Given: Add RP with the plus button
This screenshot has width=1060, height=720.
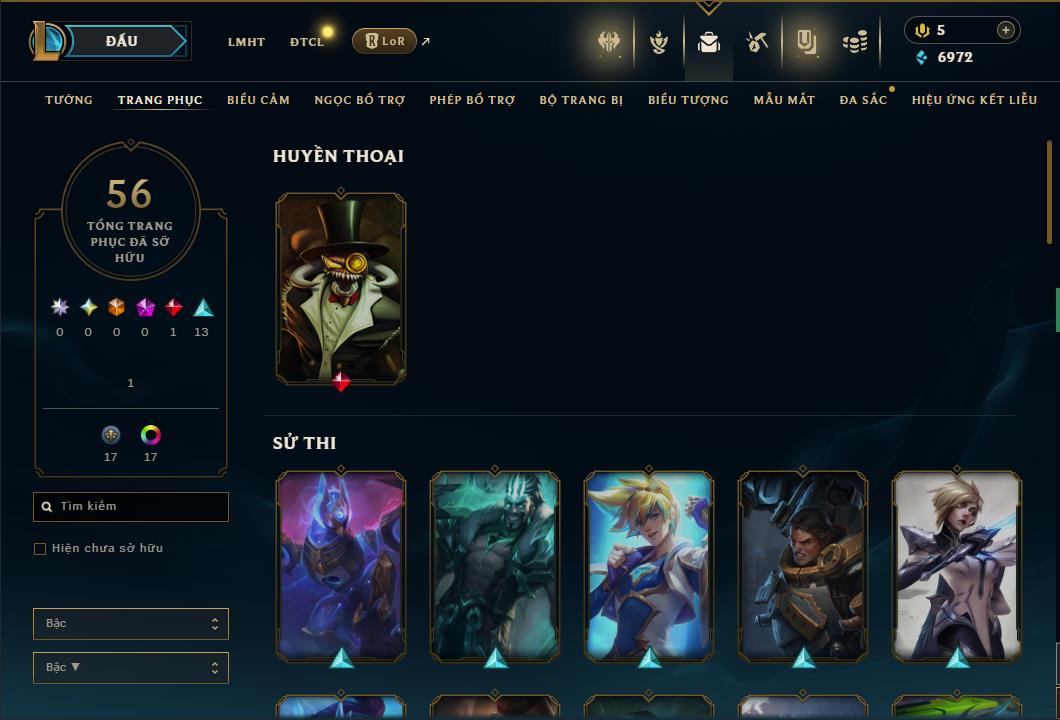Looking at the screenshot, I should 1005,30.
